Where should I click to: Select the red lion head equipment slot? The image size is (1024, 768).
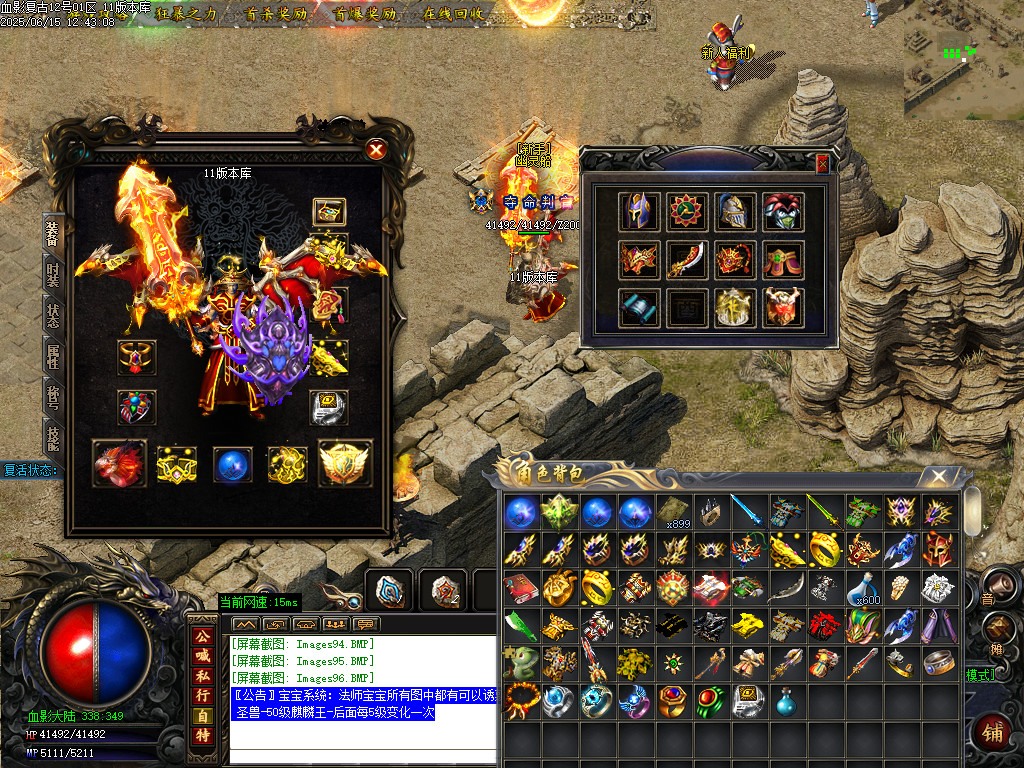coord(118,463)
